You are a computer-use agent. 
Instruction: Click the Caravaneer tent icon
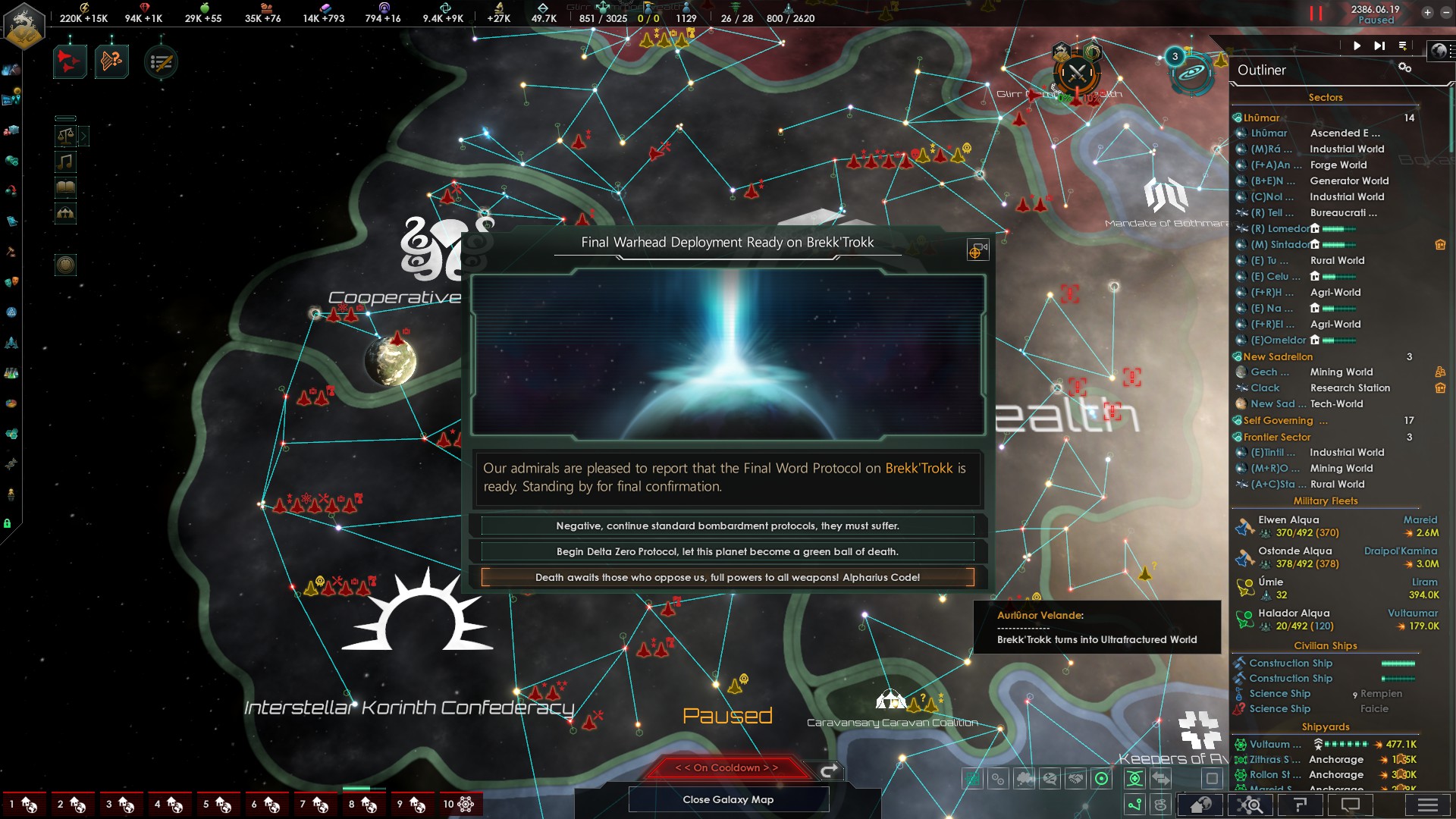[x=65, y=213]
